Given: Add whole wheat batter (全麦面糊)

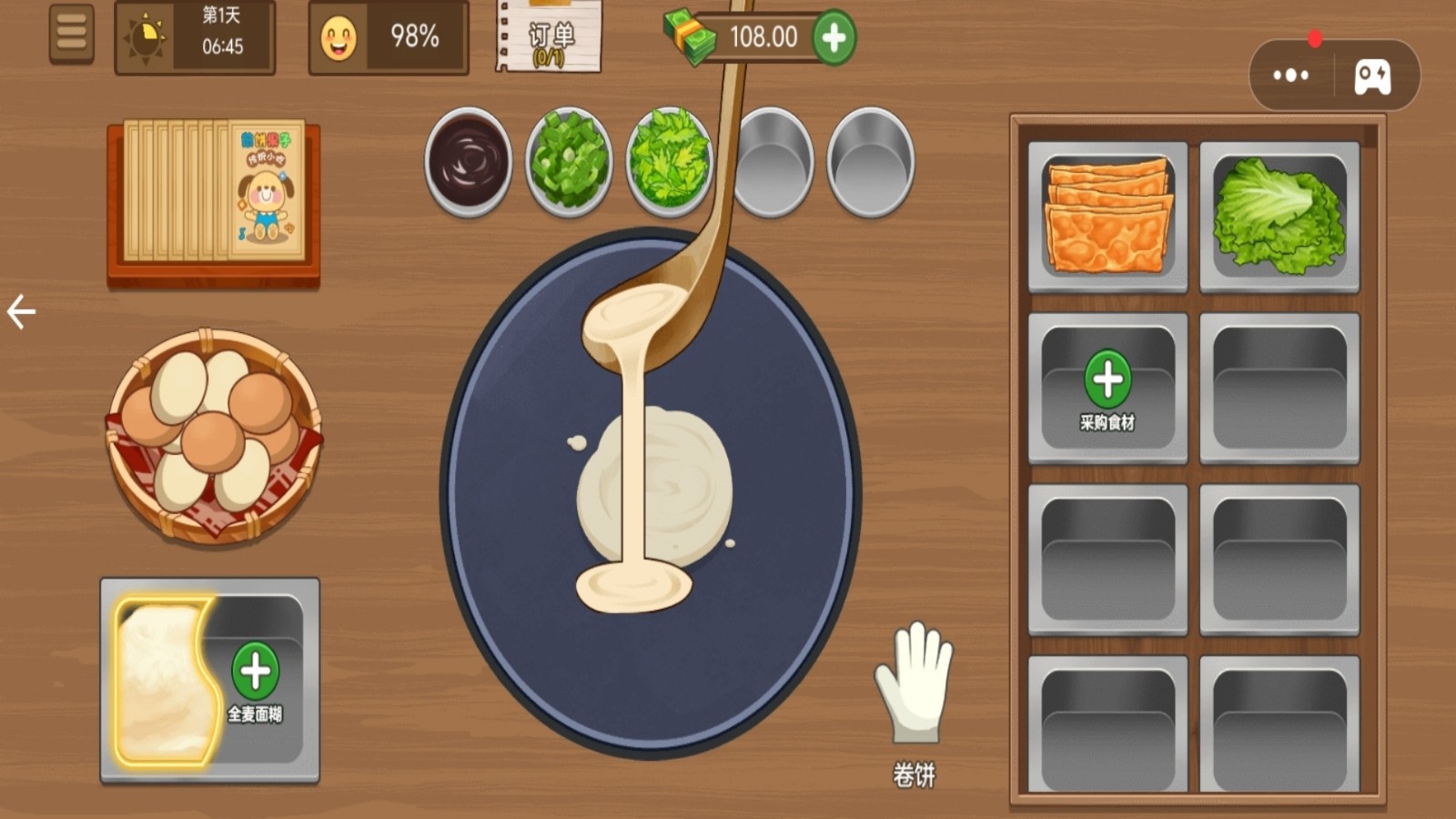Looking at the screenshot, I should (x=256, y=673).
